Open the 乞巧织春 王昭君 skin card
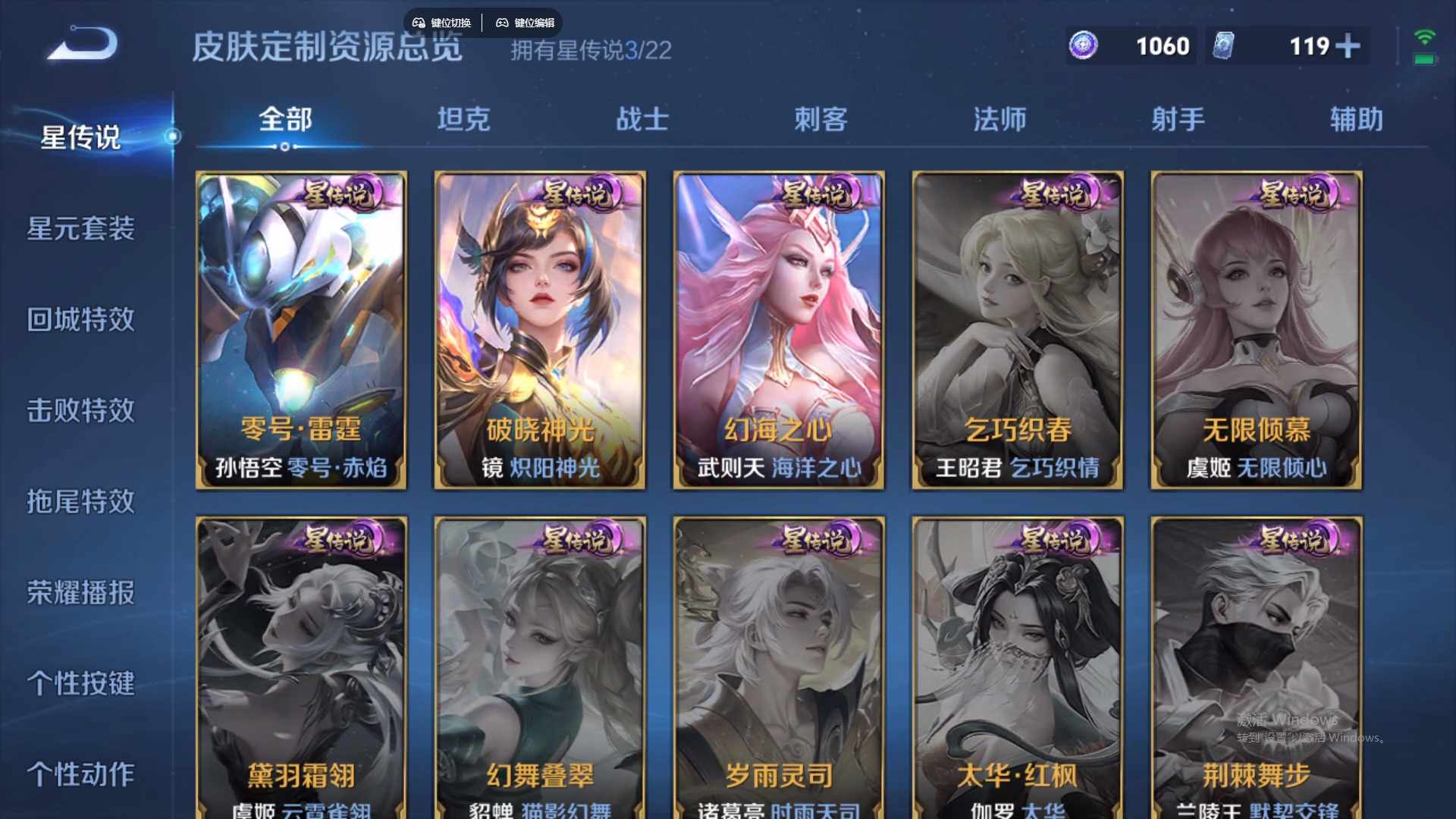1456x819 pixels. 1017,330
